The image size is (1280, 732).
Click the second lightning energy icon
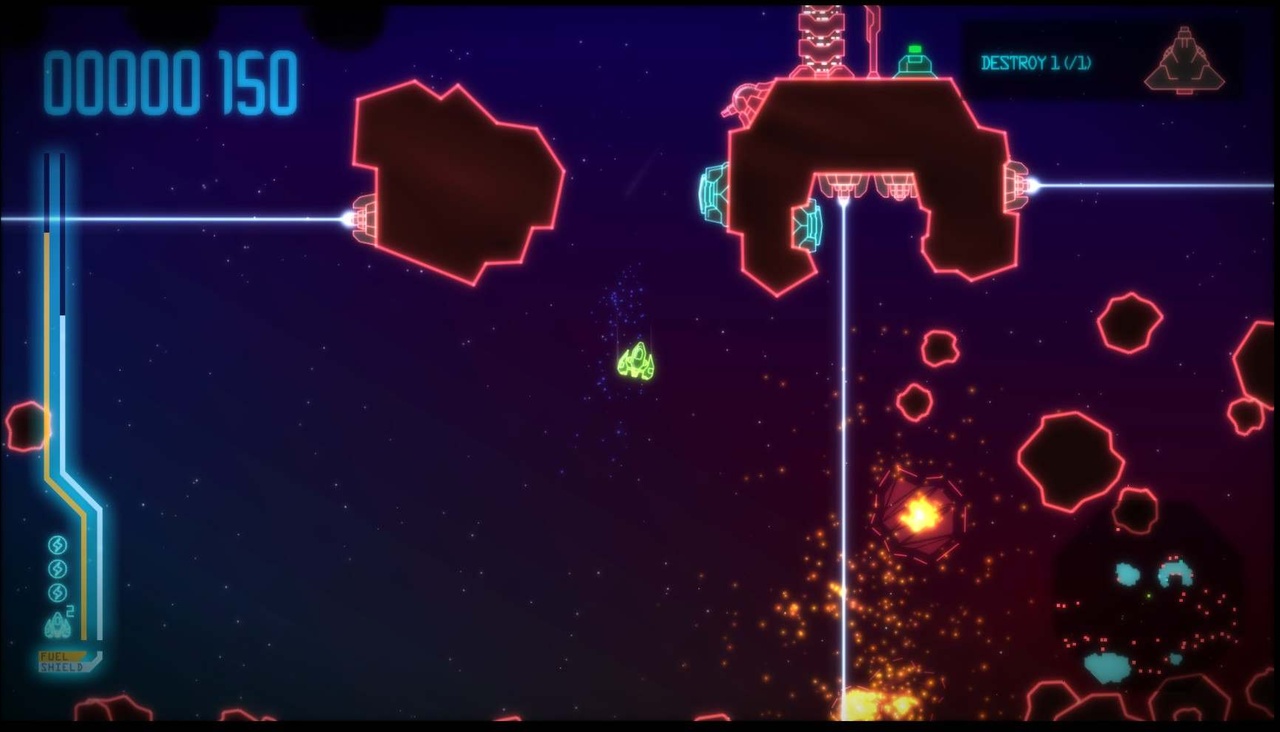pos(57,568)
